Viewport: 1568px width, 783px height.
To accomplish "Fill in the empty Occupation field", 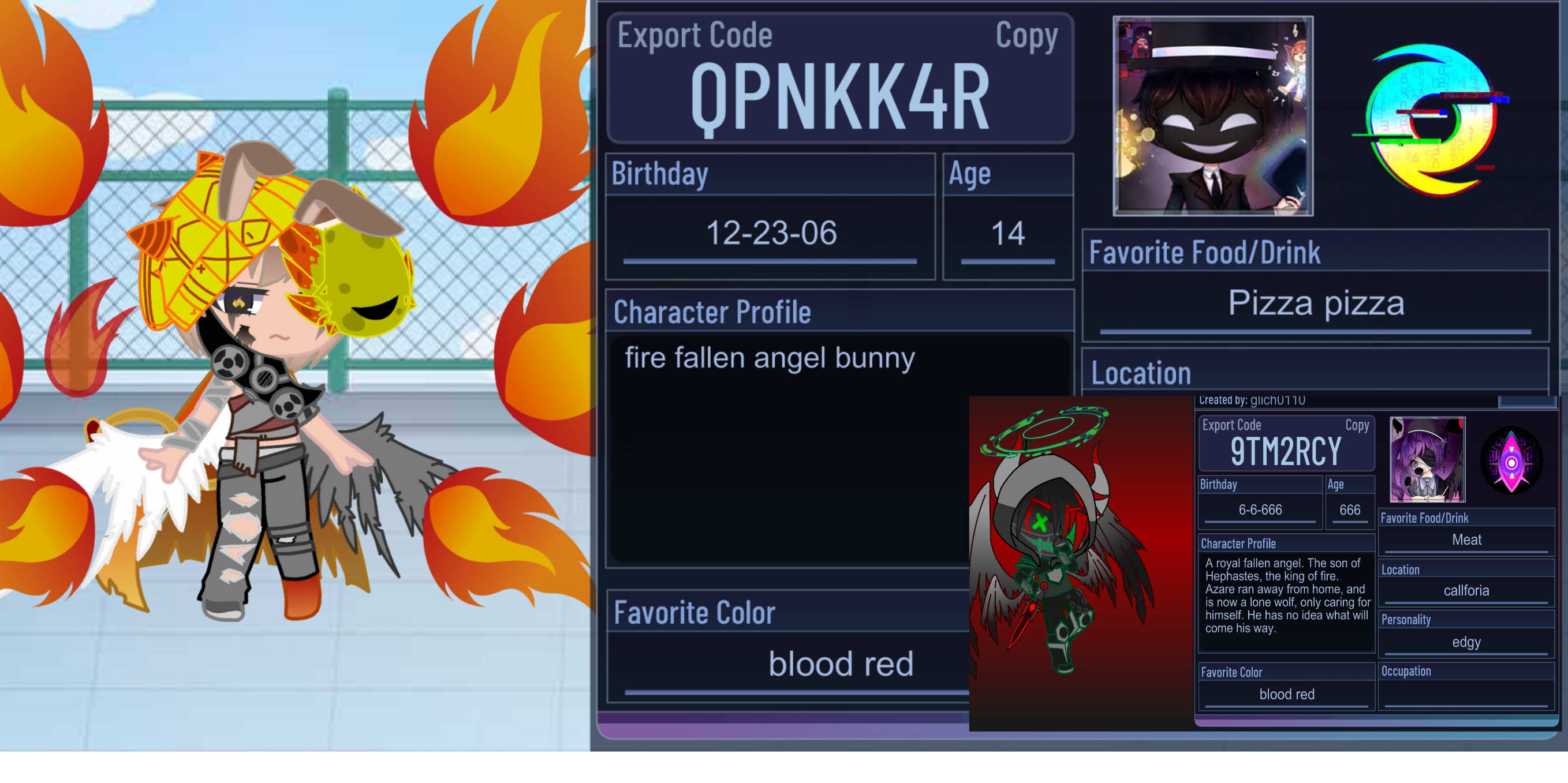I will tap(1466, 694).
